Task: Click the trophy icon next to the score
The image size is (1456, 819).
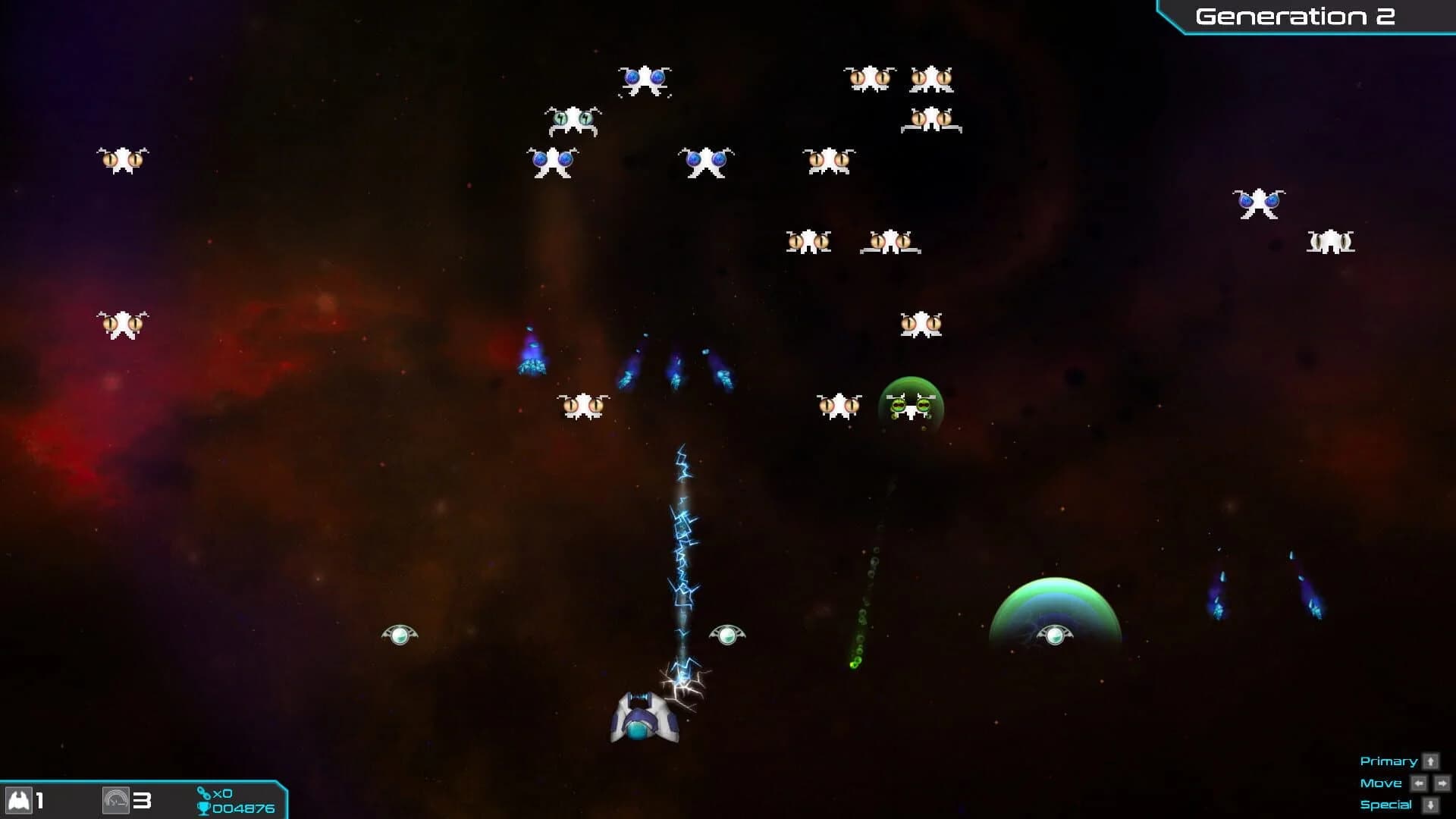Action: 206,808
